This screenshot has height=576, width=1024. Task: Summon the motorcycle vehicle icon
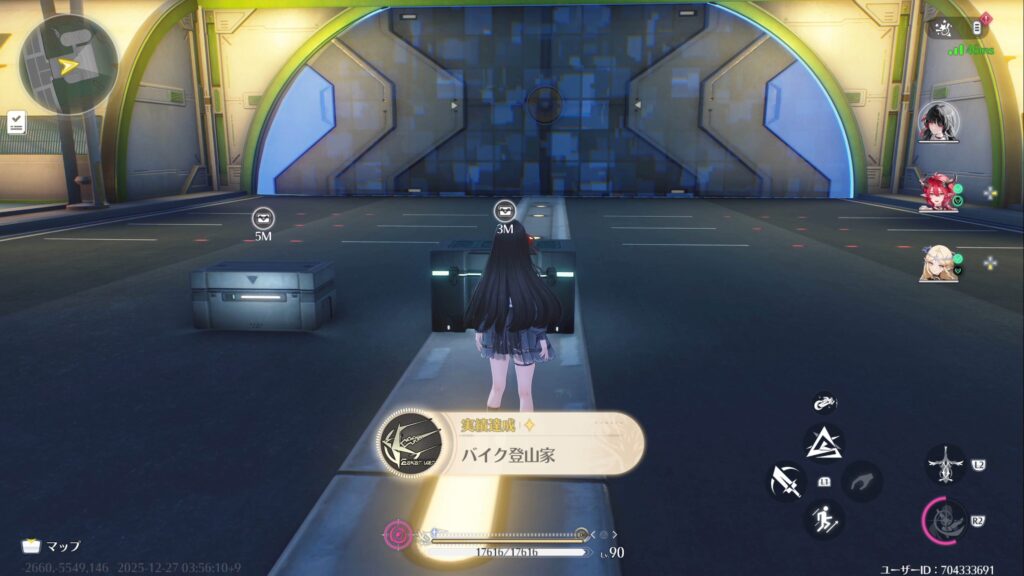824,403
